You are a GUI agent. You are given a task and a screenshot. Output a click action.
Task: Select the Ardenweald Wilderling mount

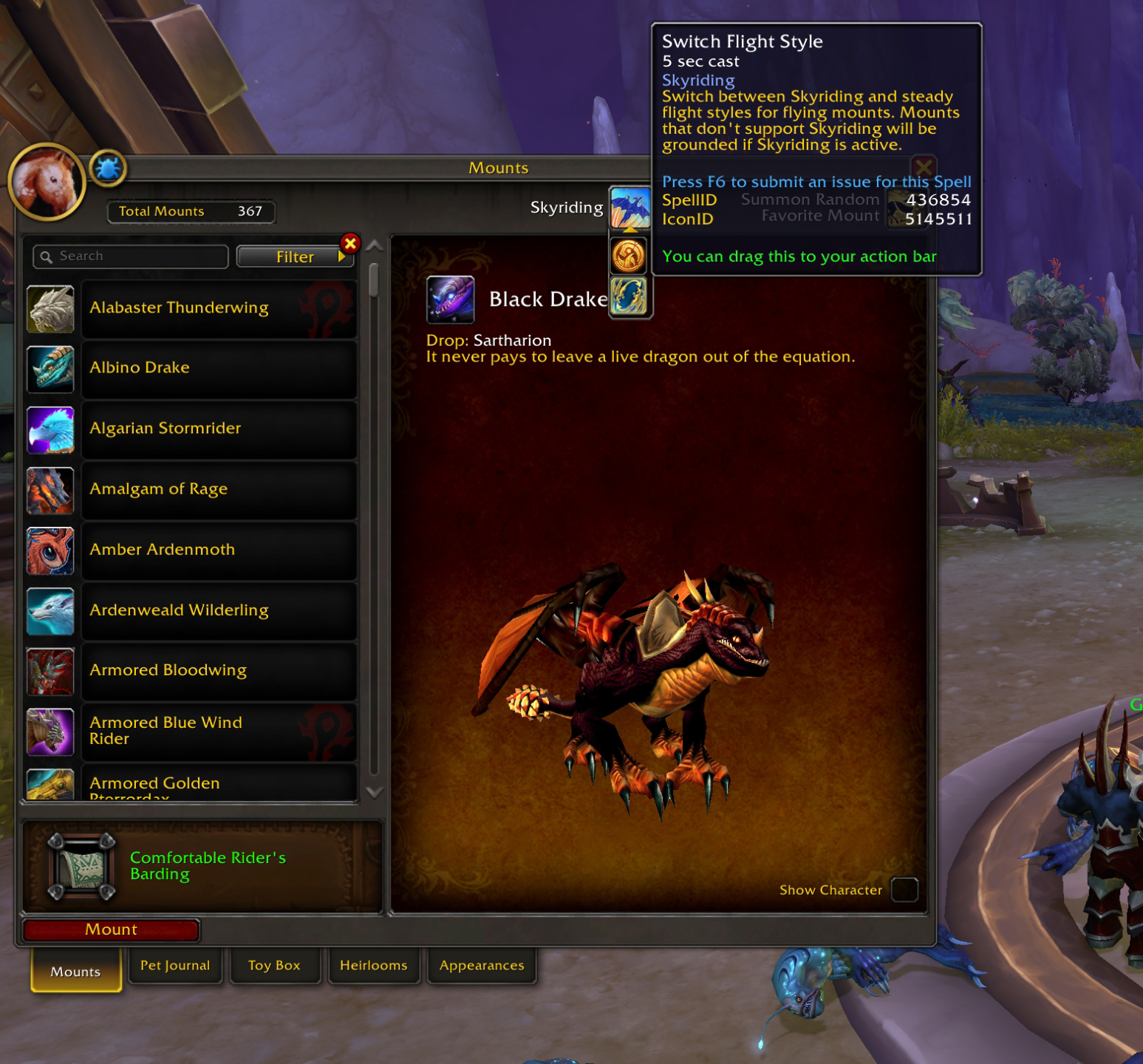coord(218,610)
